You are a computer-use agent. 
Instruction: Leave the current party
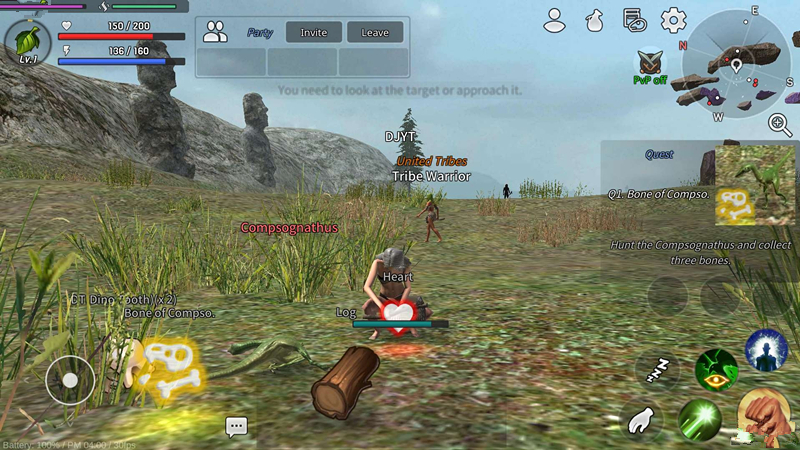click(x=375, y=32)
